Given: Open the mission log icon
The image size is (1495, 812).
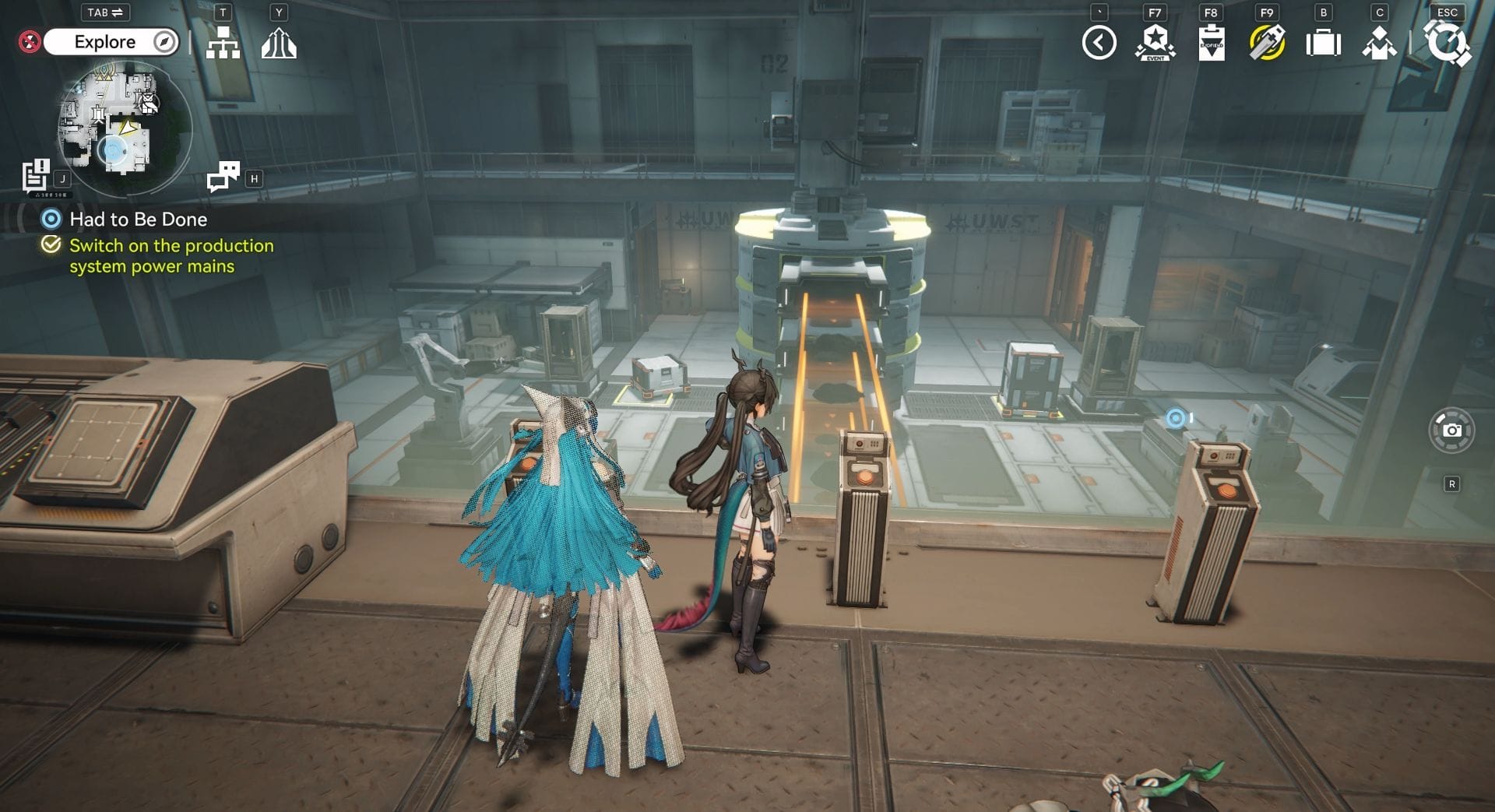Looking at the screenshot, I should coord(36,176).
